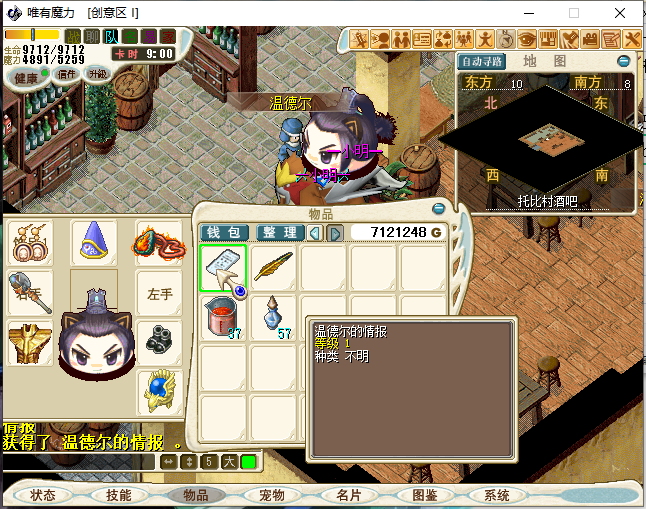Open the 信件 mail button
This screenshot has width=646, height=509.
pos(67,74)
